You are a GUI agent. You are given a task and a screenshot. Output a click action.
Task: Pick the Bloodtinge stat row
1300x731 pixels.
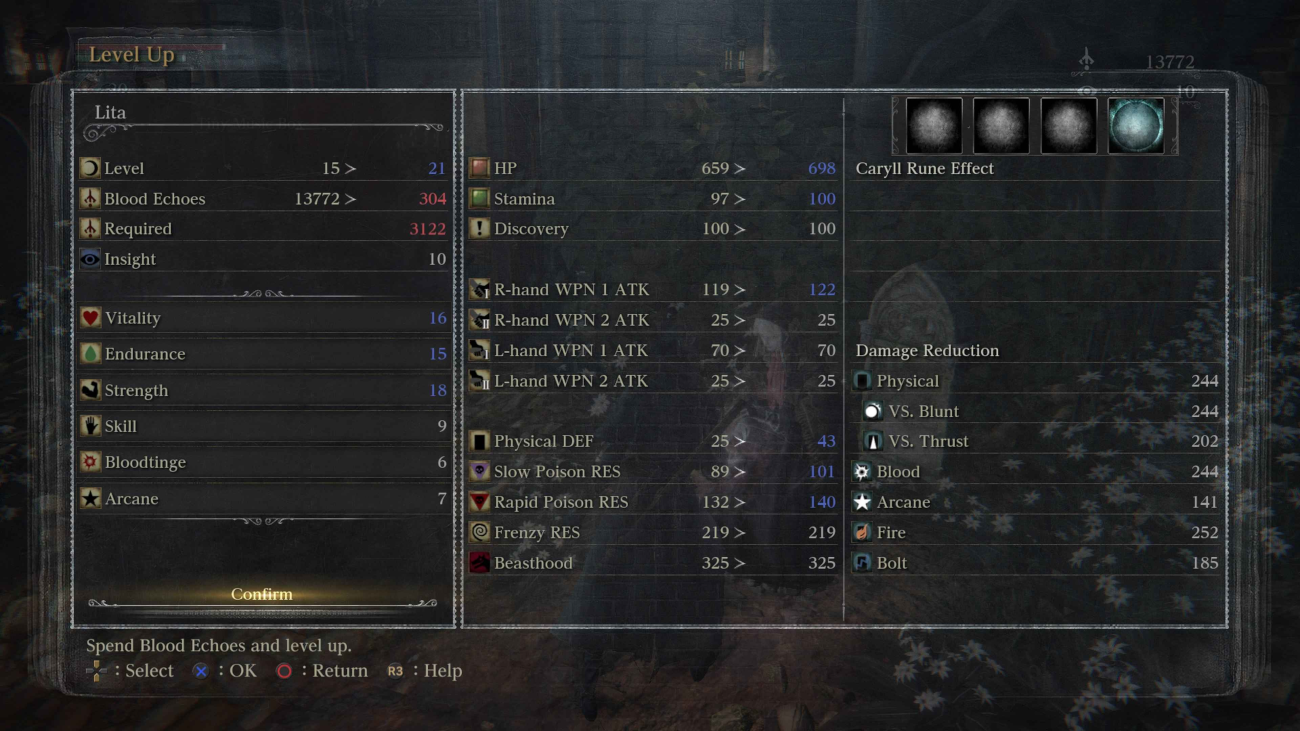[263, 462]
